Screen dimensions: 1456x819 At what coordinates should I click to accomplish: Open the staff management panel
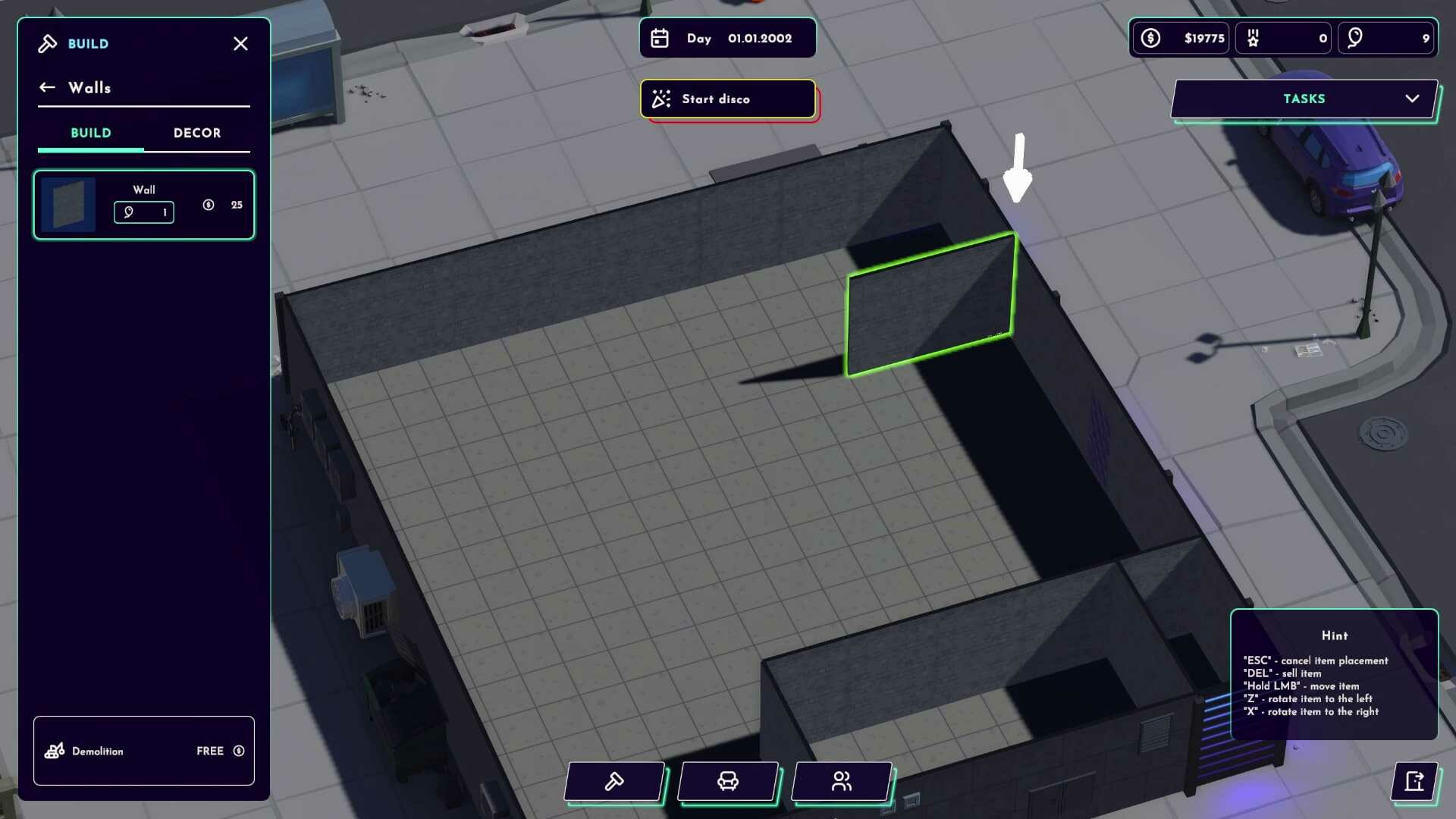click(841, 782)
